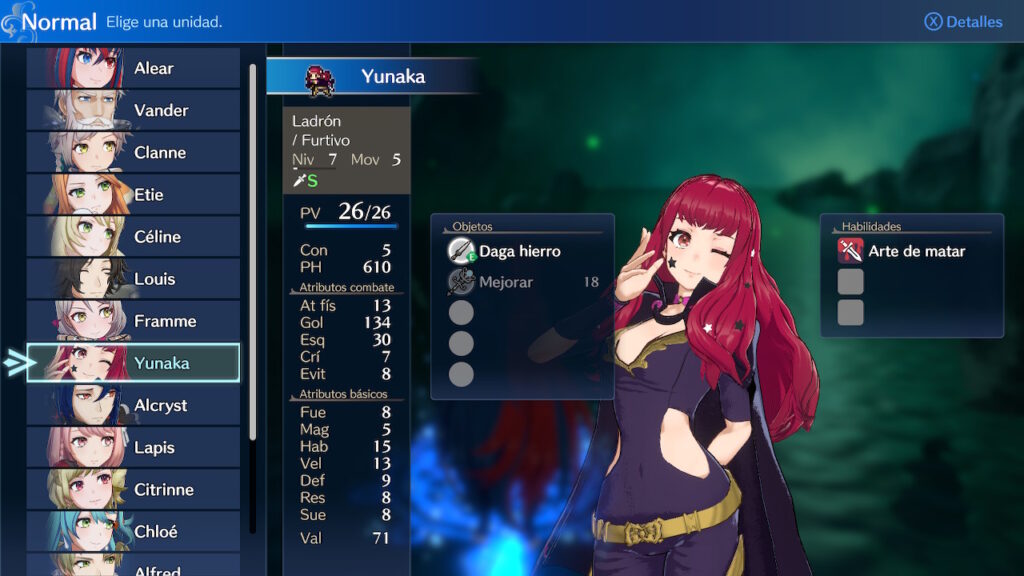Select the Arte de matar skill
This screenshot has width=1024, height=576.
click(915, 251)
